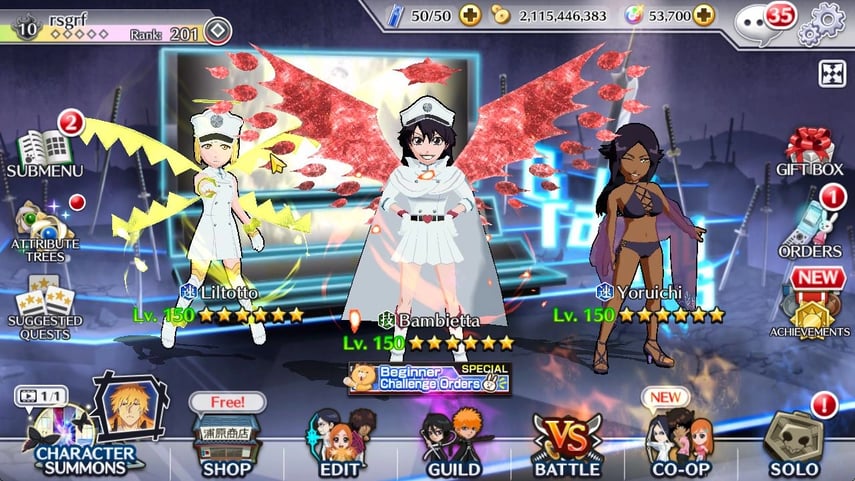Image resolution: width=855 pixels, height=481 pixels.
Task: Open Co-Op mode
Action: [x=680, y=442]
